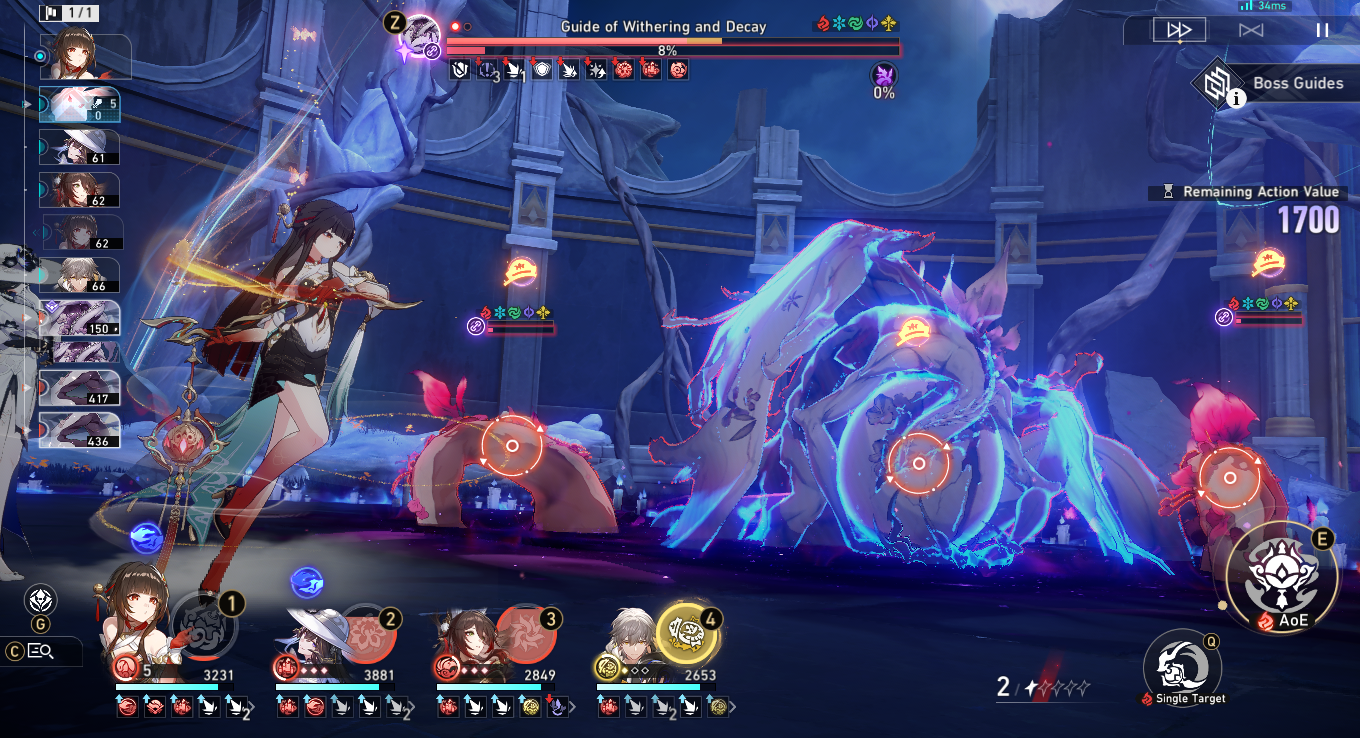1360x738 pixels.
Task: Select the Single Target basic attack
Action: coord(1184,662)
